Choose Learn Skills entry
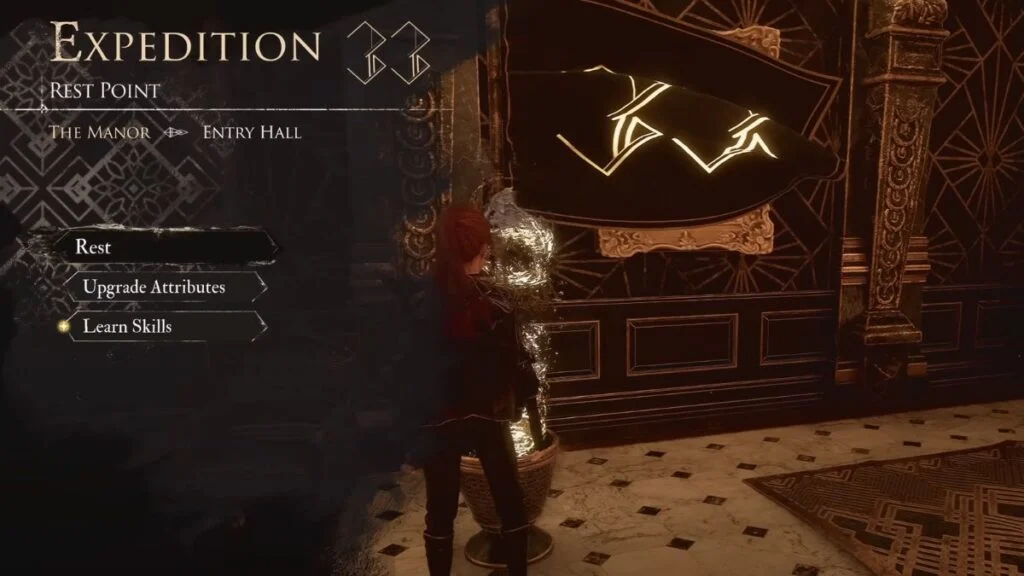The image size is (1024, 576). coord(130,326)
